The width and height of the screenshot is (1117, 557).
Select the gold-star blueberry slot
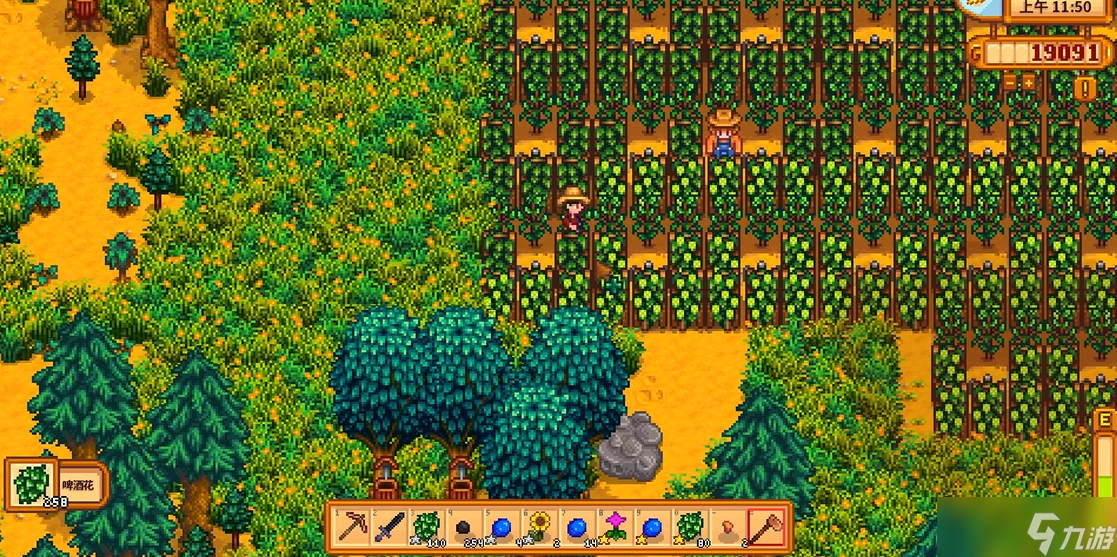click(652, 525)
